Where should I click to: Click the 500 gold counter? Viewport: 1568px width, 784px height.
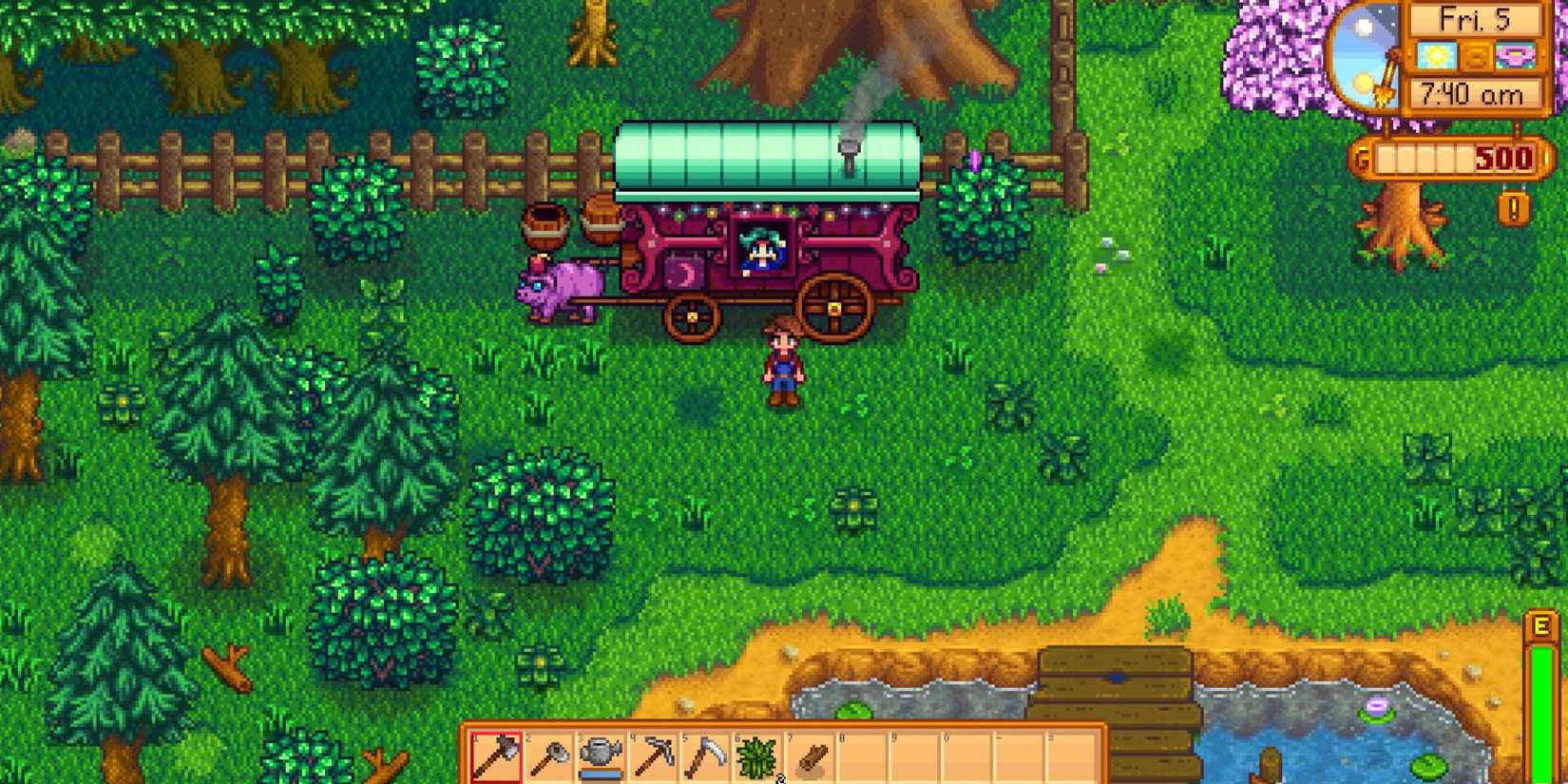tap(1502, 159)
